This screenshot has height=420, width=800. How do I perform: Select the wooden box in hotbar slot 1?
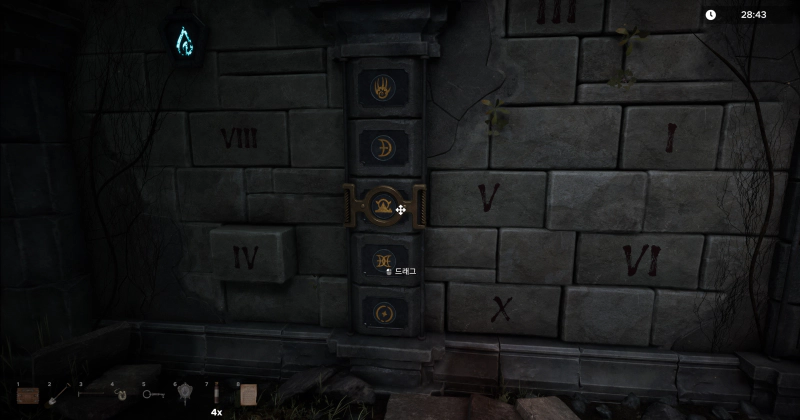point(28,395)
